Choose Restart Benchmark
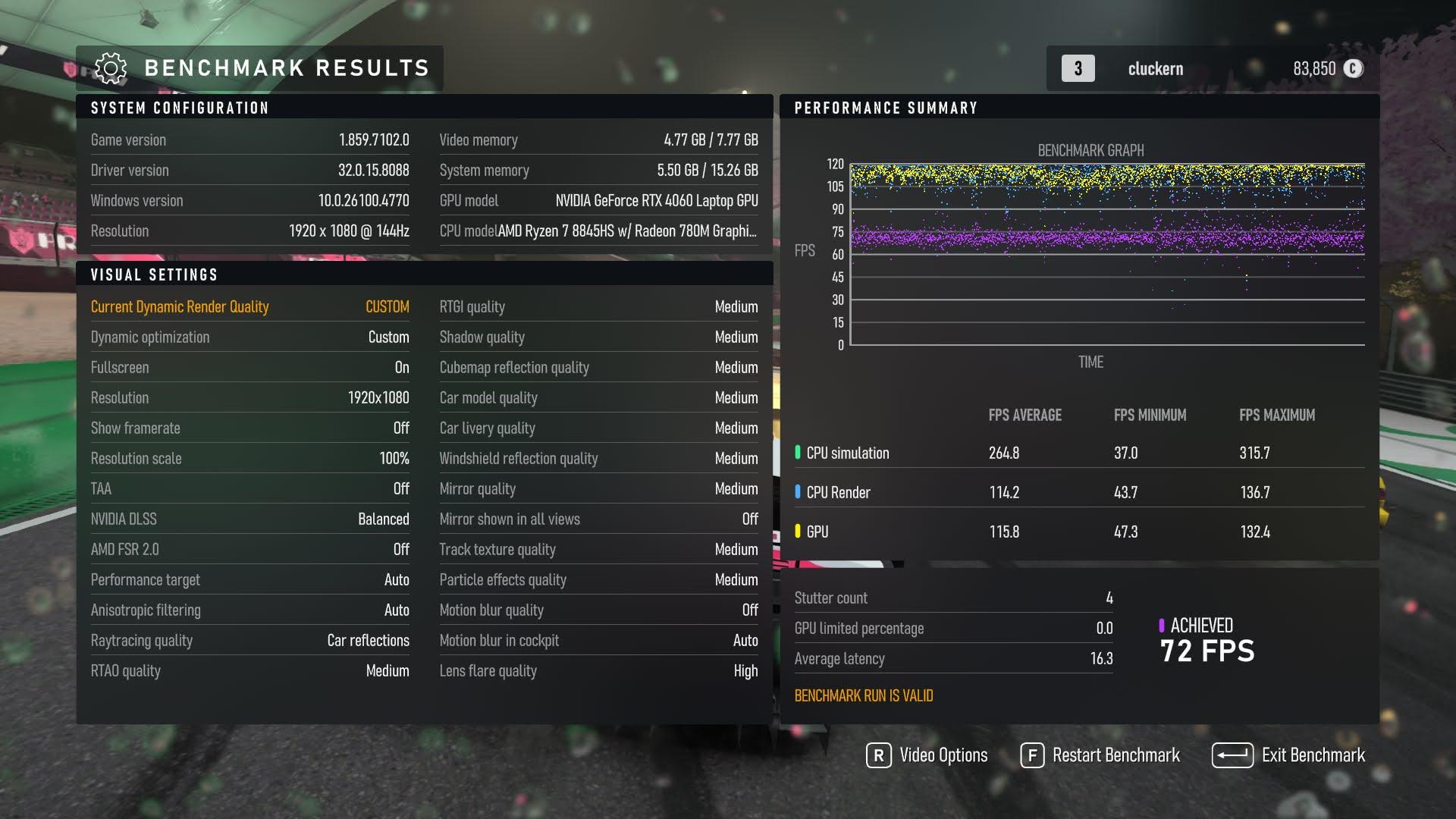This screenshot has height=819, width=1456. [1100, 755]
